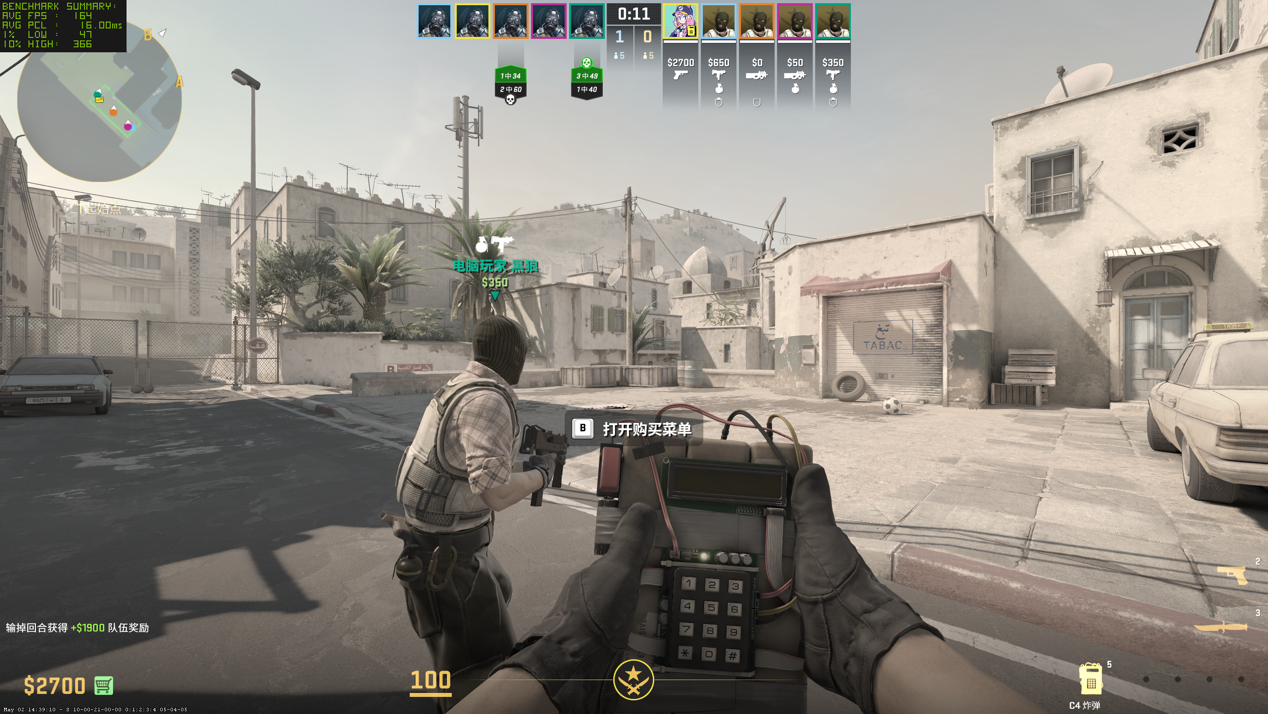1268x714 pixels.
Task: Choose the magenta-bordered balaclava teammate avatar
Action: coord(795,22)
